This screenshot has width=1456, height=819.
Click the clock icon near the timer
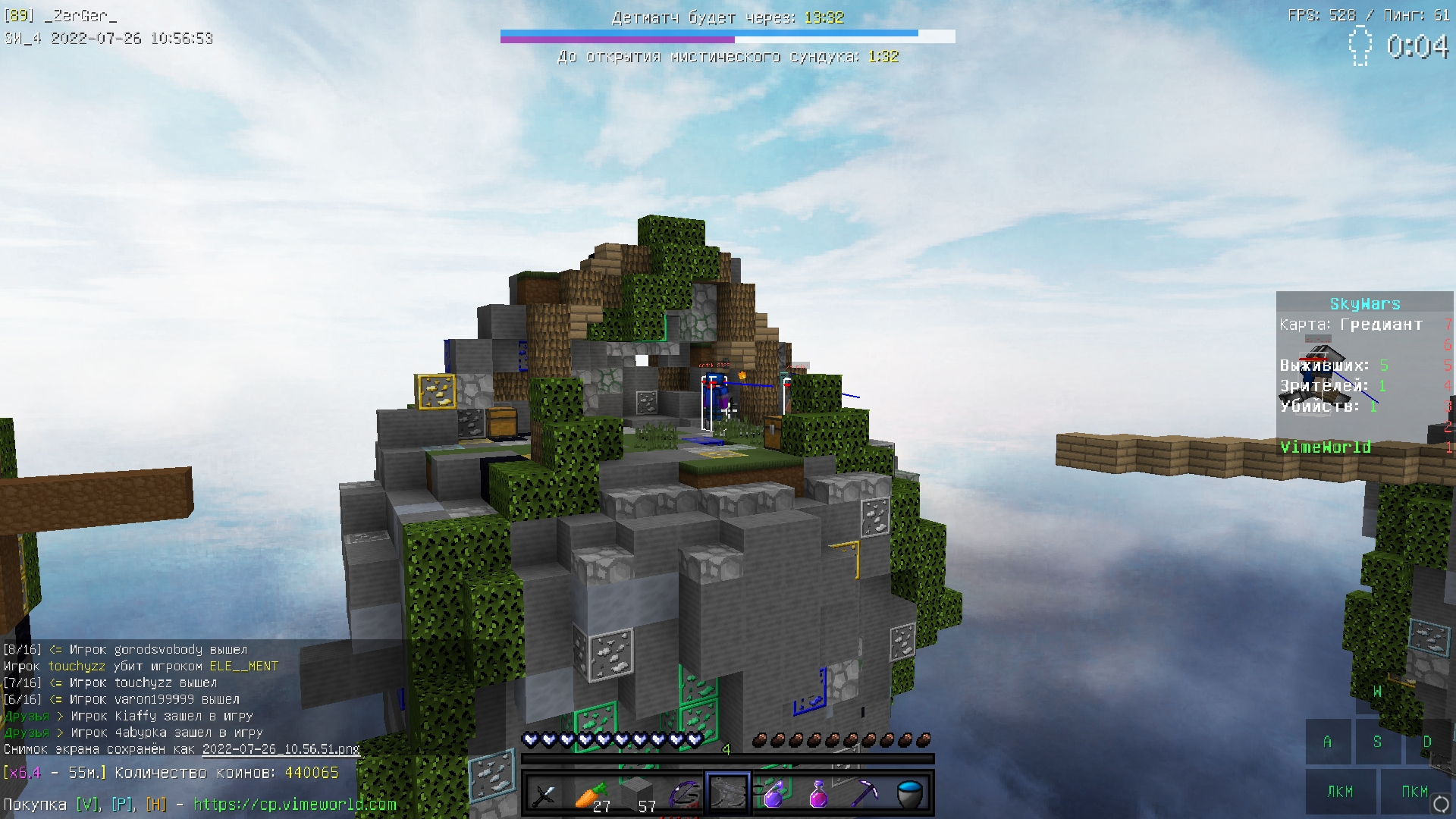[1362, 47]
